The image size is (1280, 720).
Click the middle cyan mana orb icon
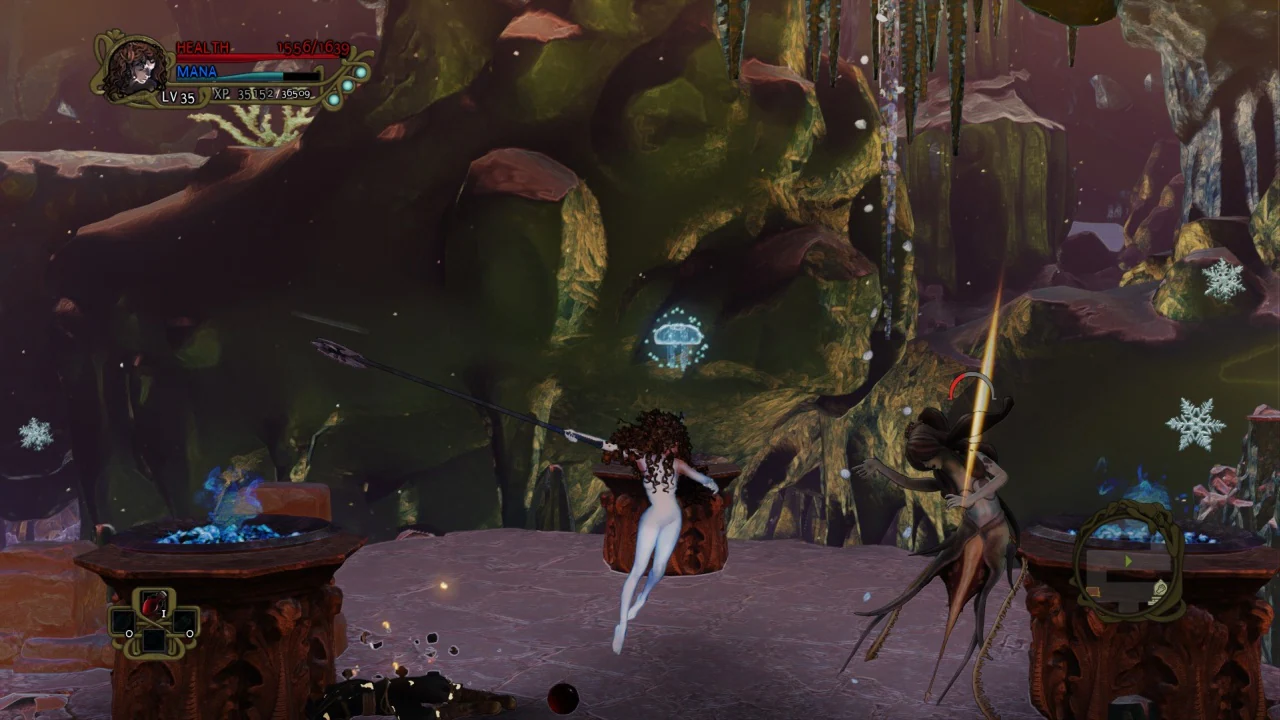(x=346, y=86)
